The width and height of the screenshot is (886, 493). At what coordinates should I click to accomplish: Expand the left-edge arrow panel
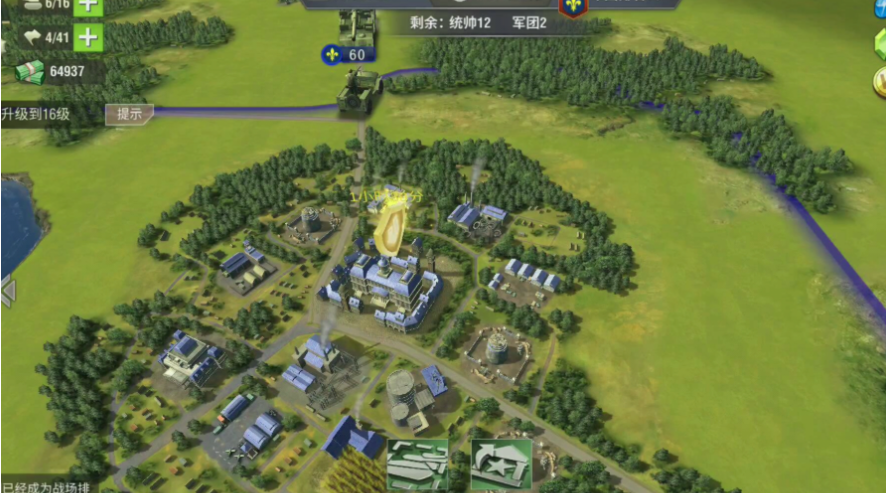click(8, 292)
